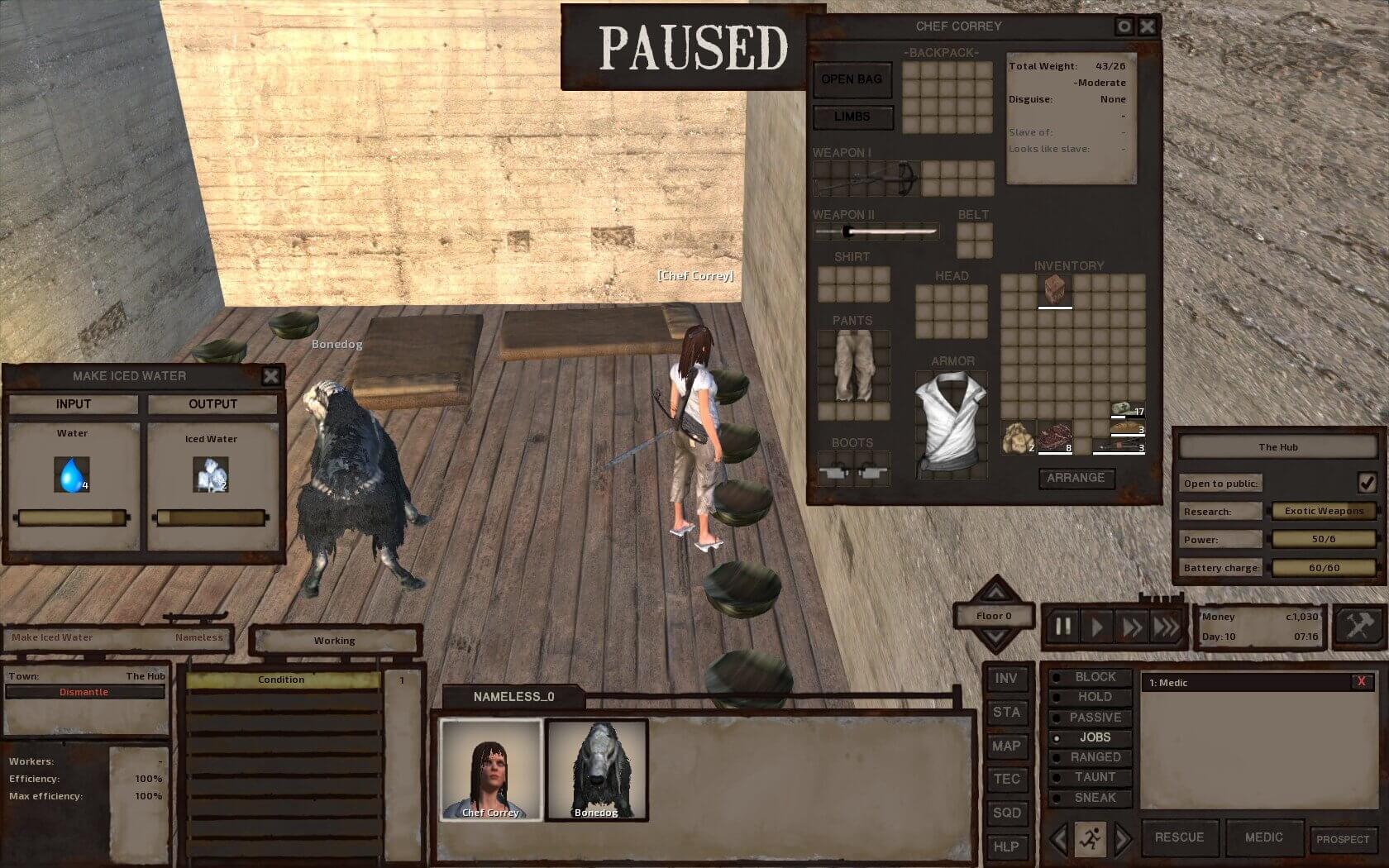Click the pause game speed button
Image resolution: width=1389 pixels, height=868 pixels.
(x=1062, y=627)
